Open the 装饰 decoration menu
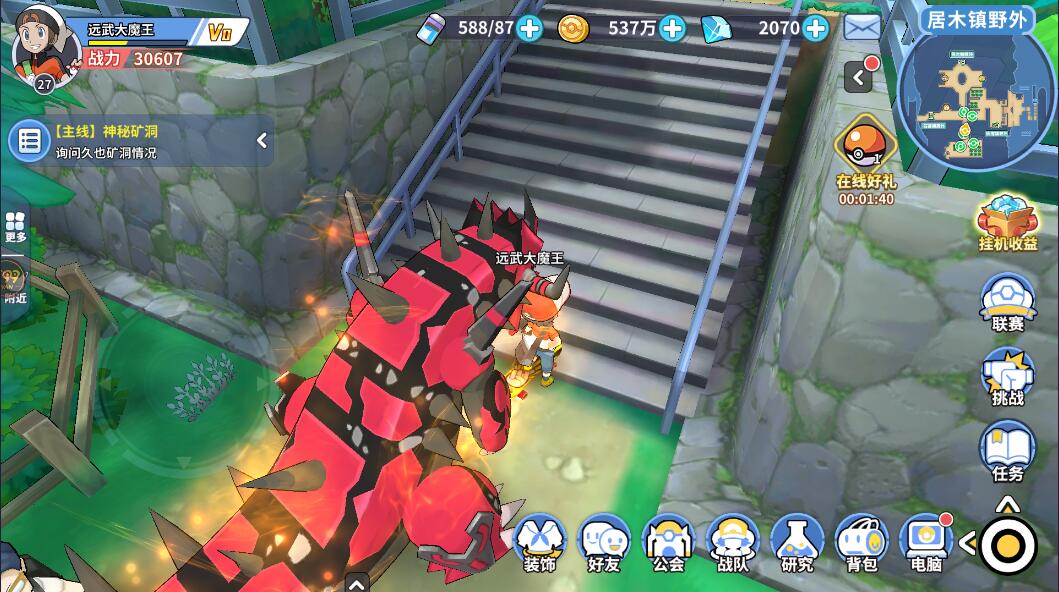 [540, 543]
